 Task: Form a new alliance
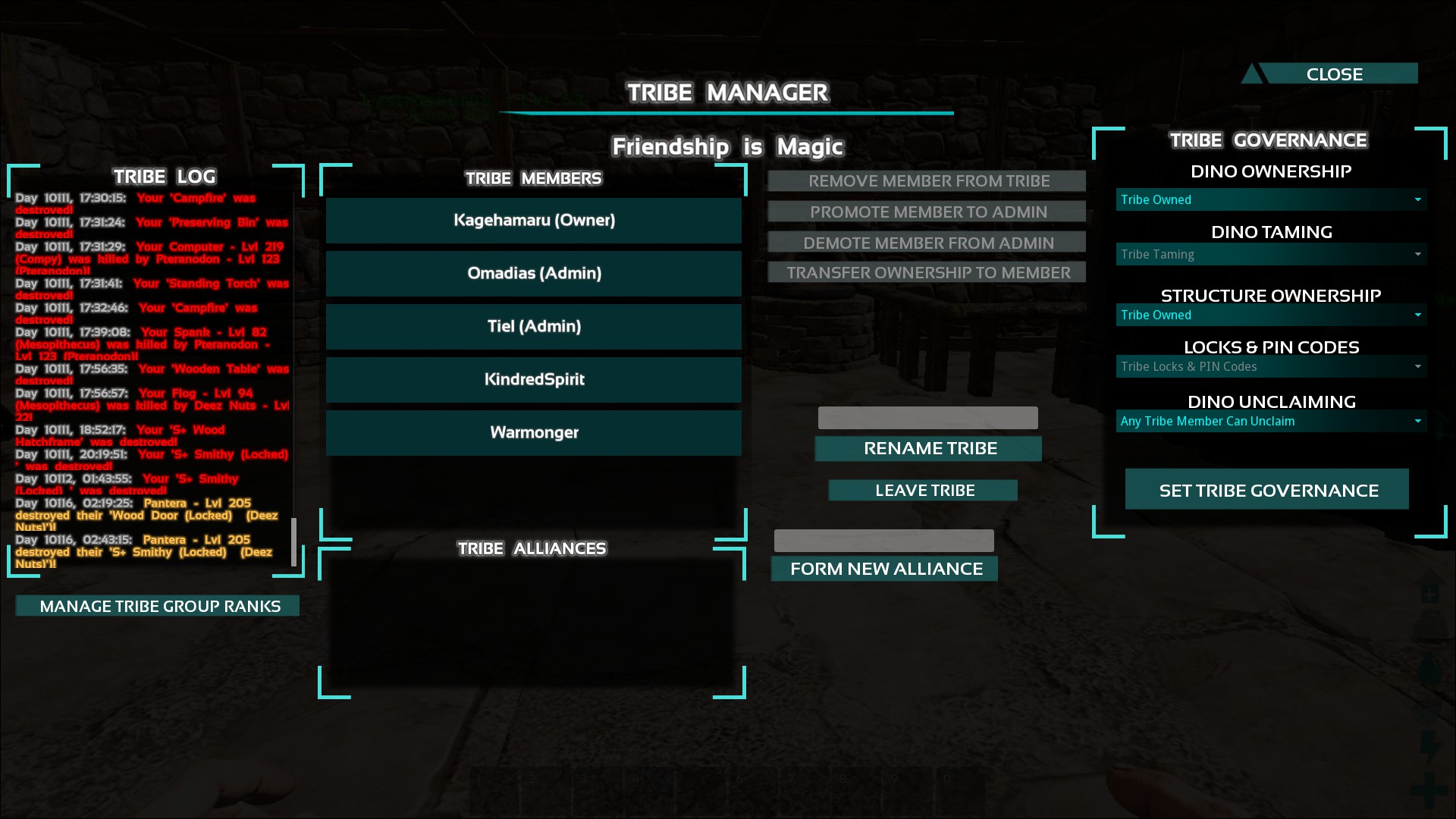[x=885, y=569]
